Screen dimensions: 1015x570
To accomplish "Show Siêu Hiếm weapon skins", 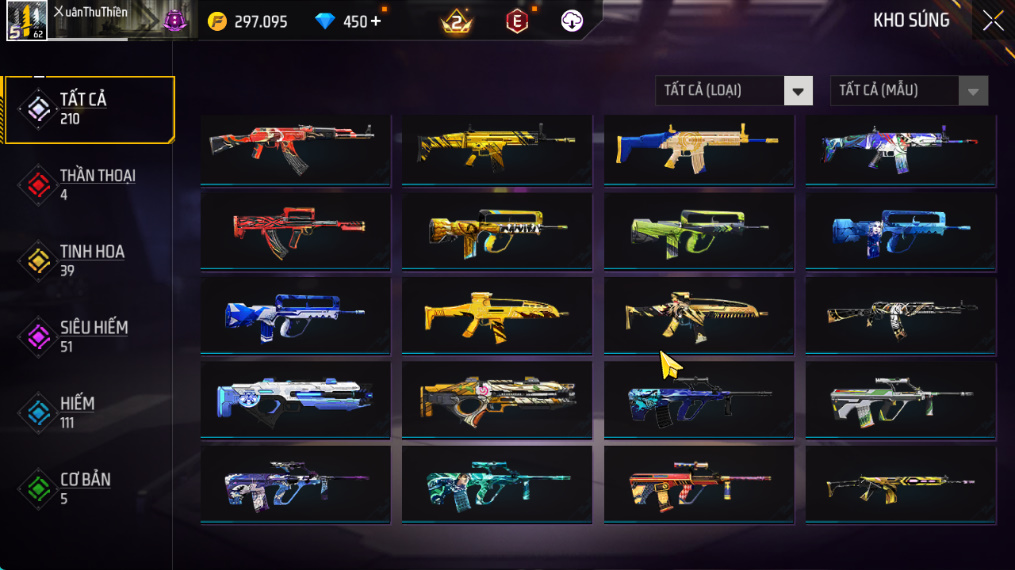I will coord(90,336).
